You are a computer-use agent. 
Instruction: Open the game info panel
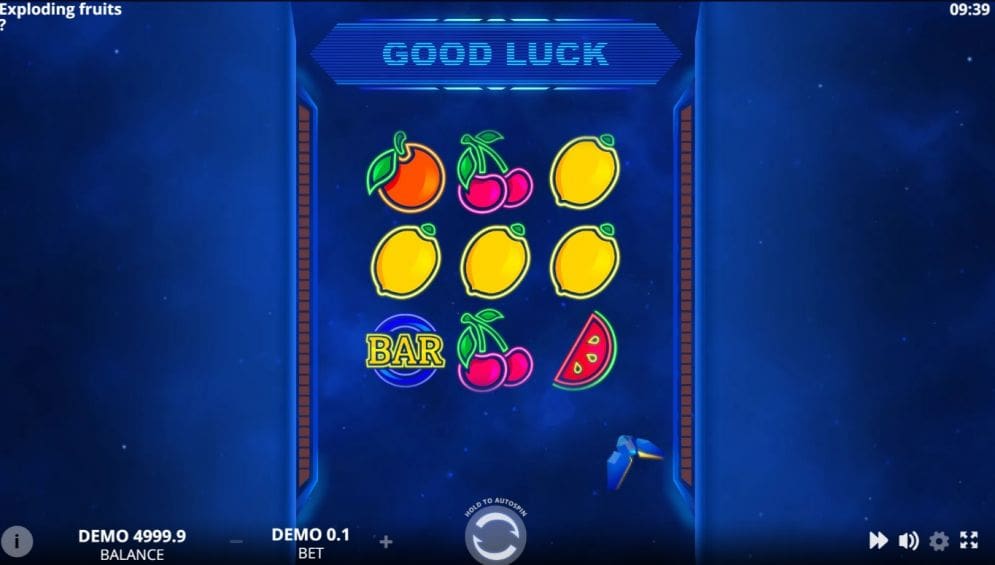(17, 541)
